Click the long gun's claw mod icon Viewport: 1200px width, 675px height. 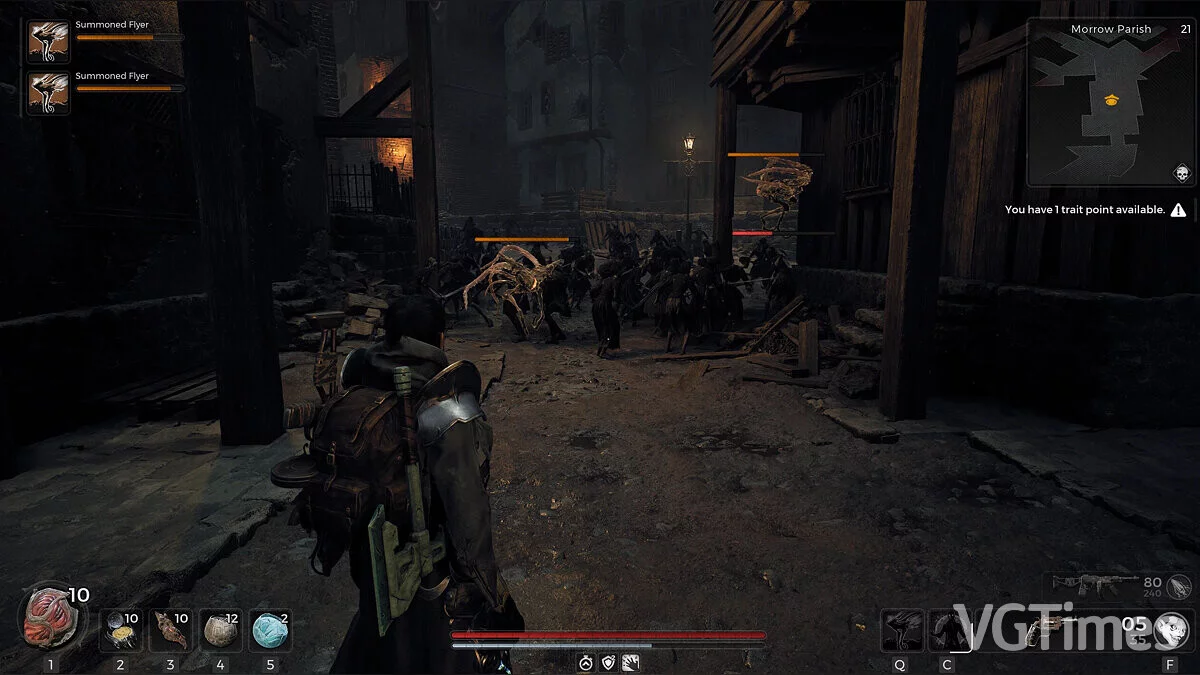click(1178, 586)
